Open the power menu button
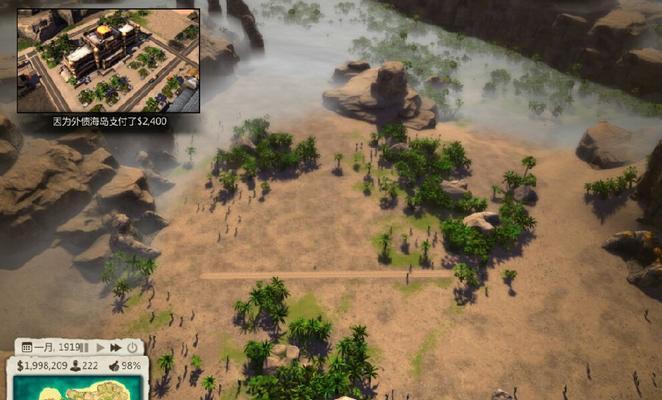Image resolution: width=662 pixels, height=400 pixels. coord(132,347)
